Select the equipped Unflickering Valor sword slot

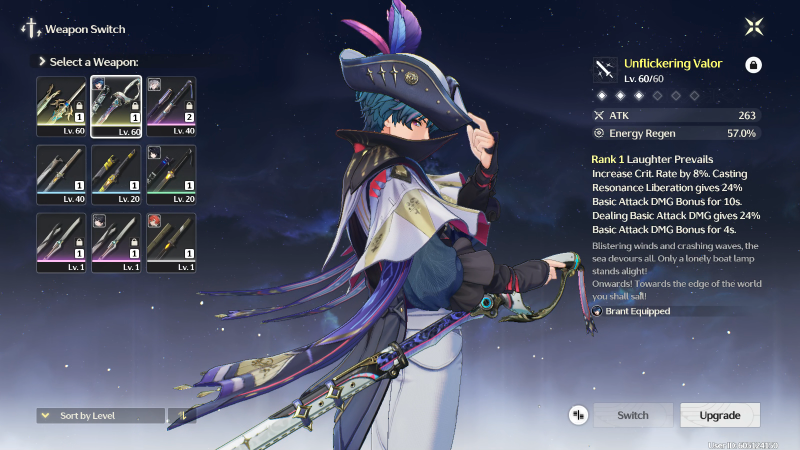(116, 106)
